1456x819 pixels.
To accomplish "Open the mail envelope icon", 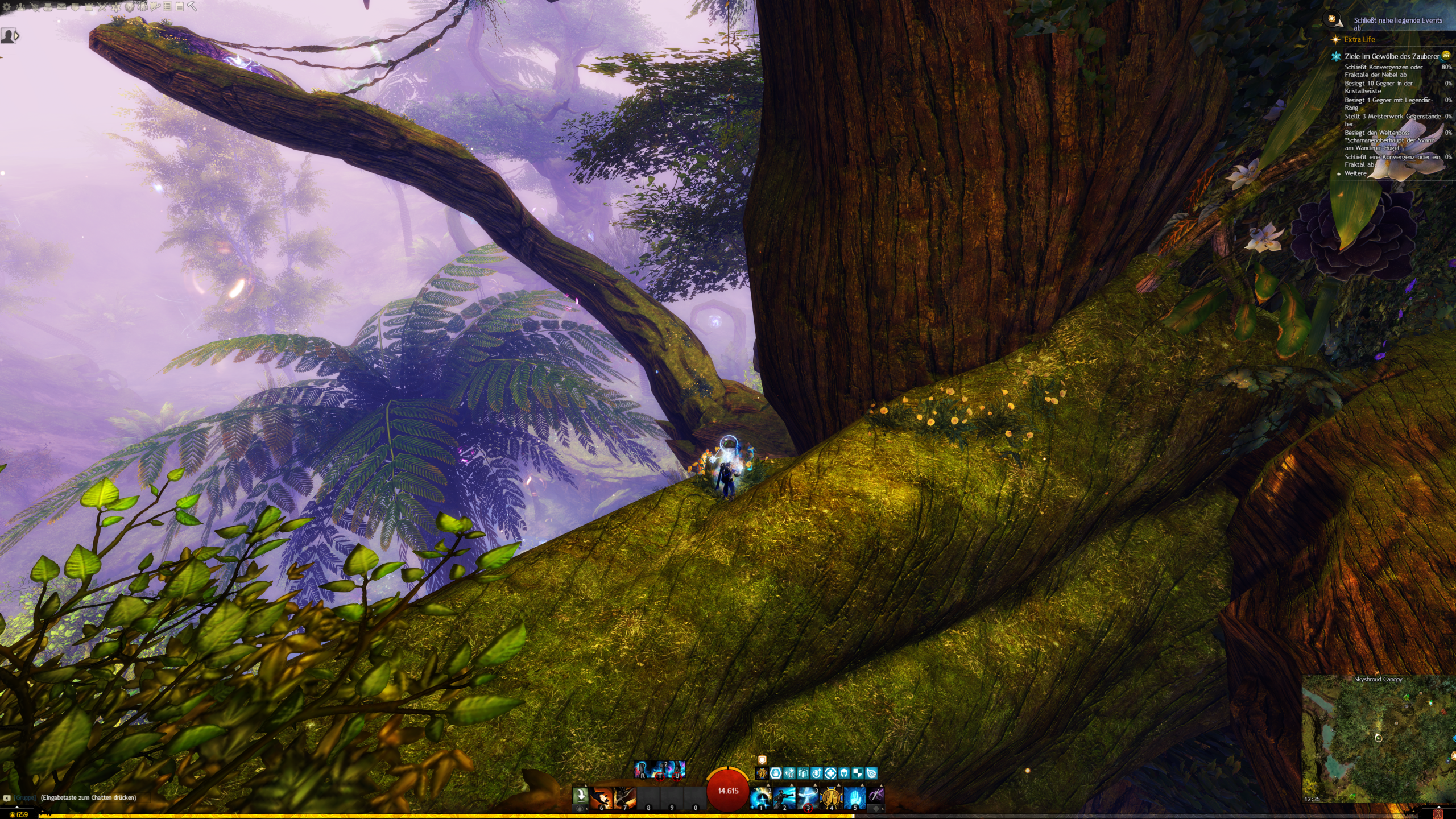I will (61, 7).
